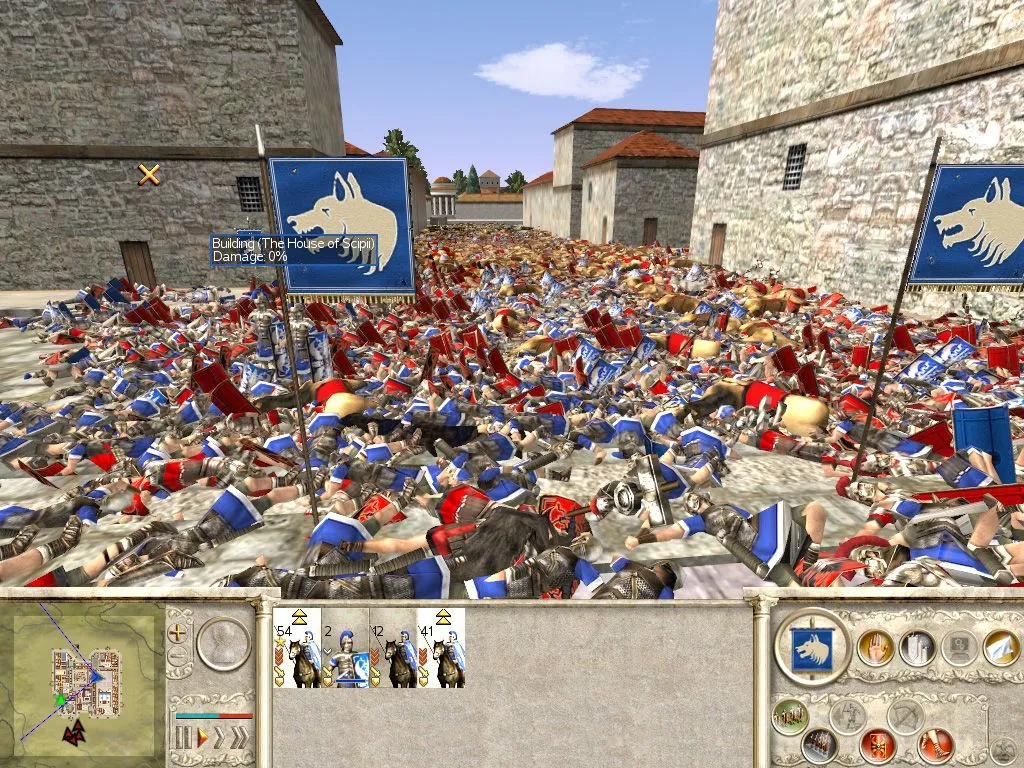Click the white scrolls icon button
The height and width of the screenshot is (768, 1024).
[916, 648]
